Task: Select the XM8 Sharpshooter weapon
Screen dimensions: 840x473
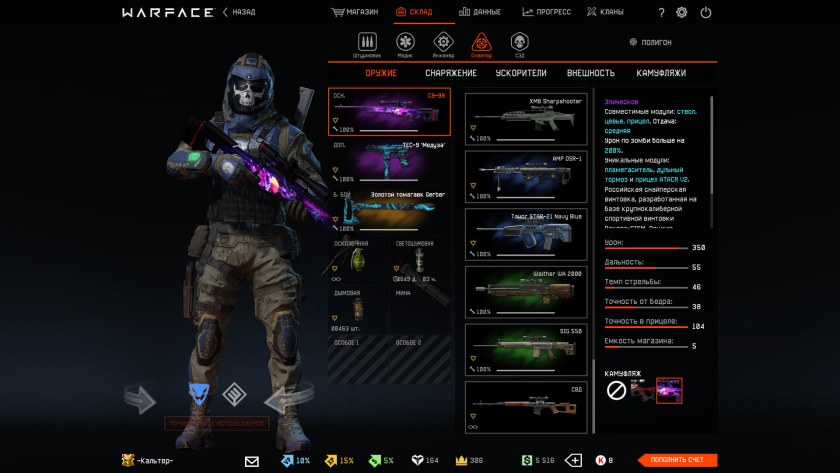Action: 525,119
